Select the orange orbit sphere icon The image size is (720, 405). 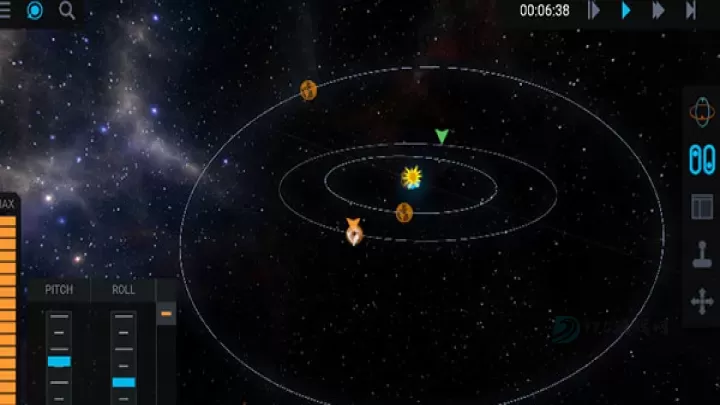(702, 113)
